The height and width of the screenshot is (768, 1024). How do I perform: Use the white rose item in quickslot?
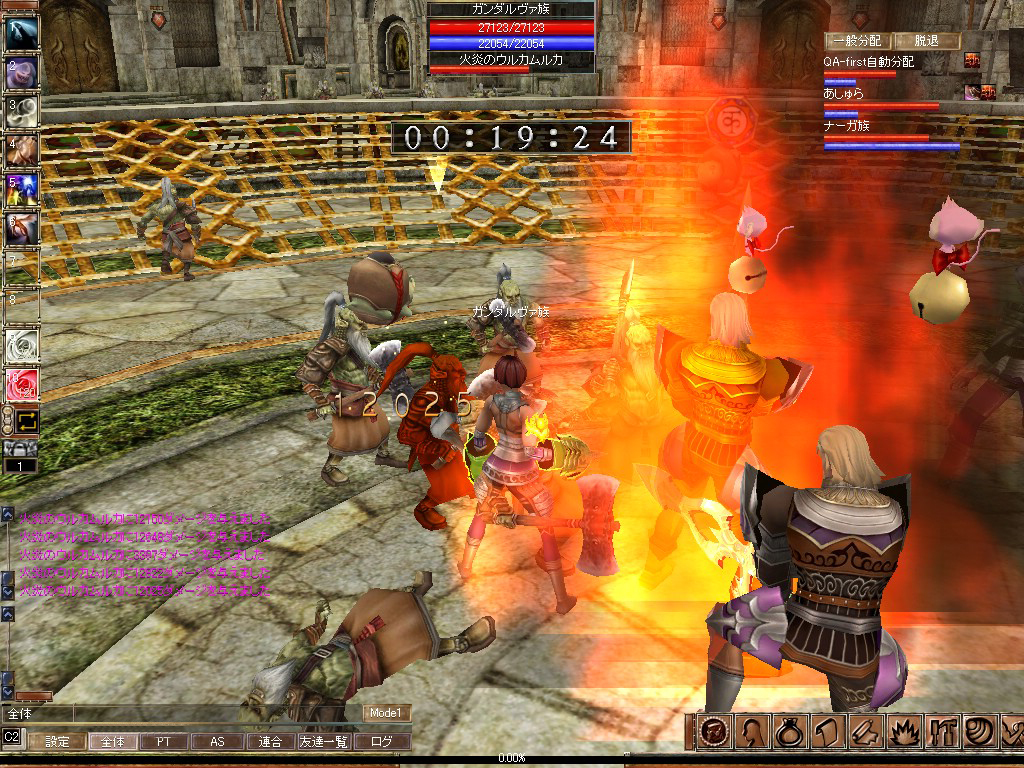pos(22,346)
